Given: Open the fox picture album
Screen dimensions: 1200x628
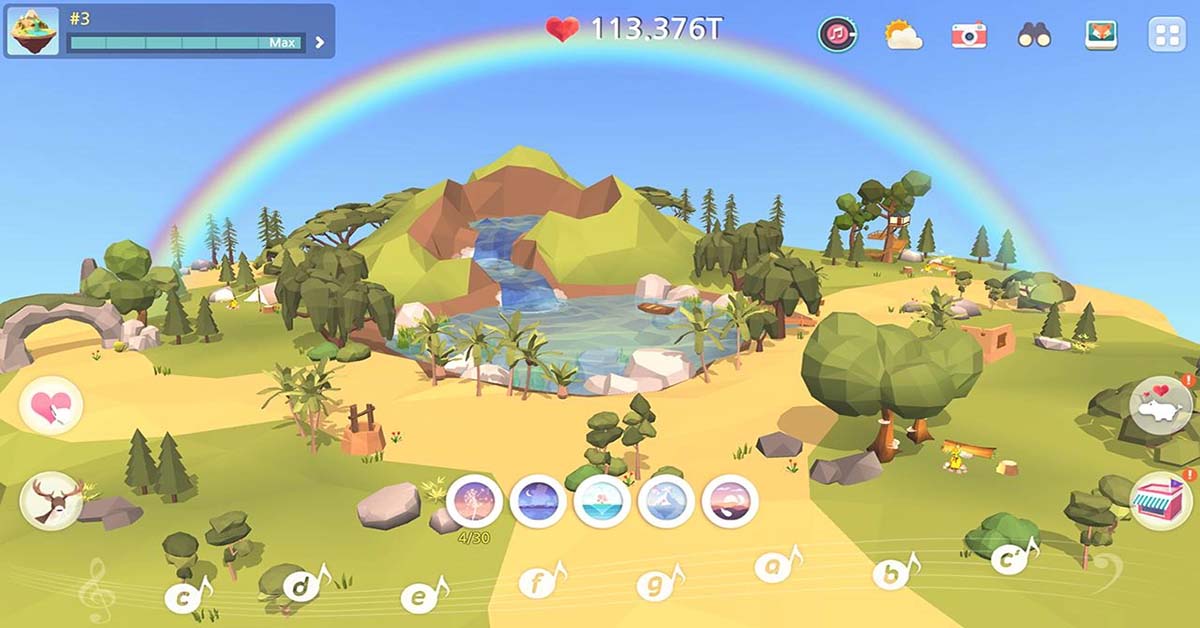Looking at the screenshot, I should point(1101,35).
